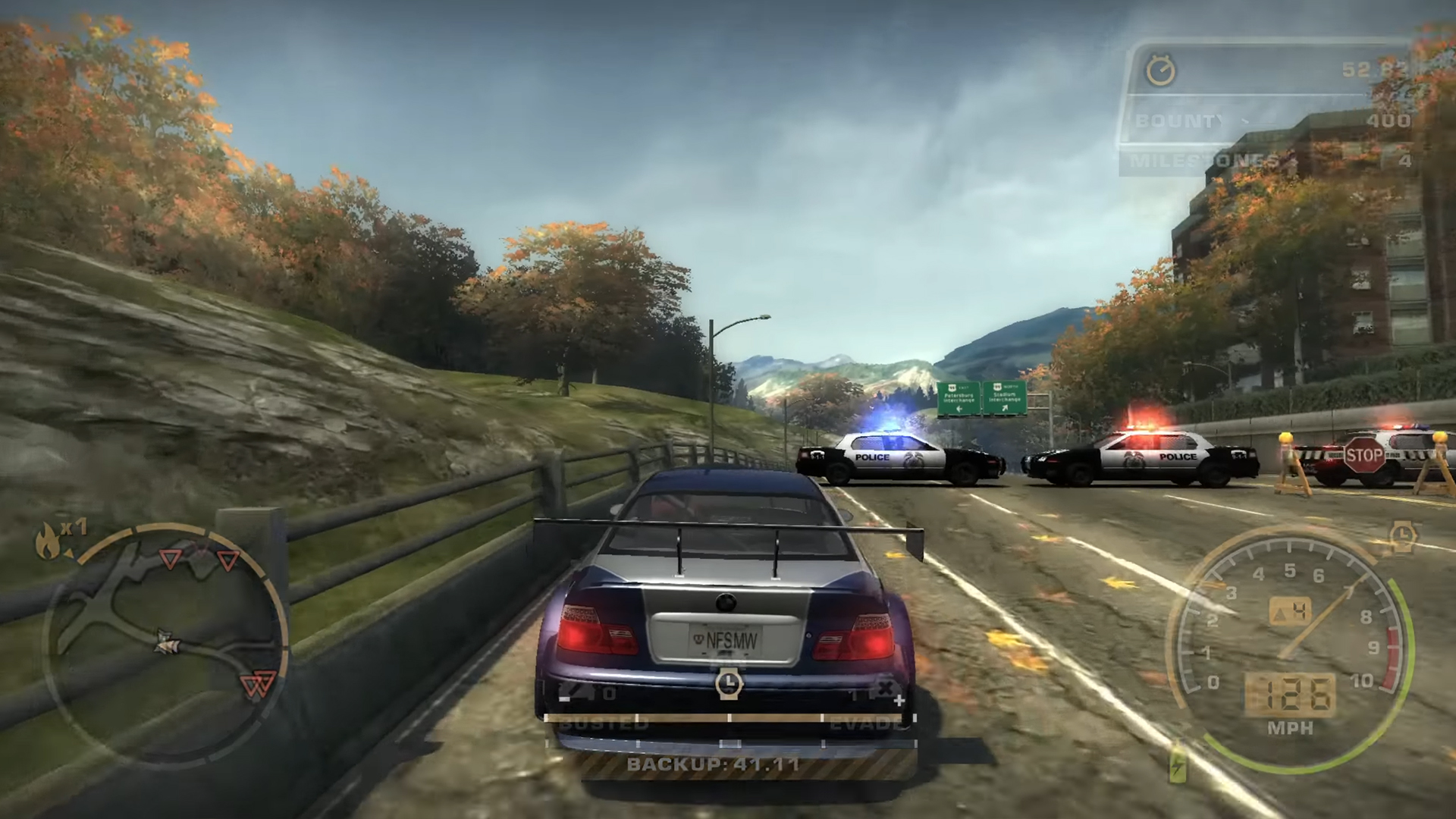The width and height of the screenshot is (1456, 819).
Task: Activate the green nitrous icon beside the tachometer
Action: coord(1178,764)
